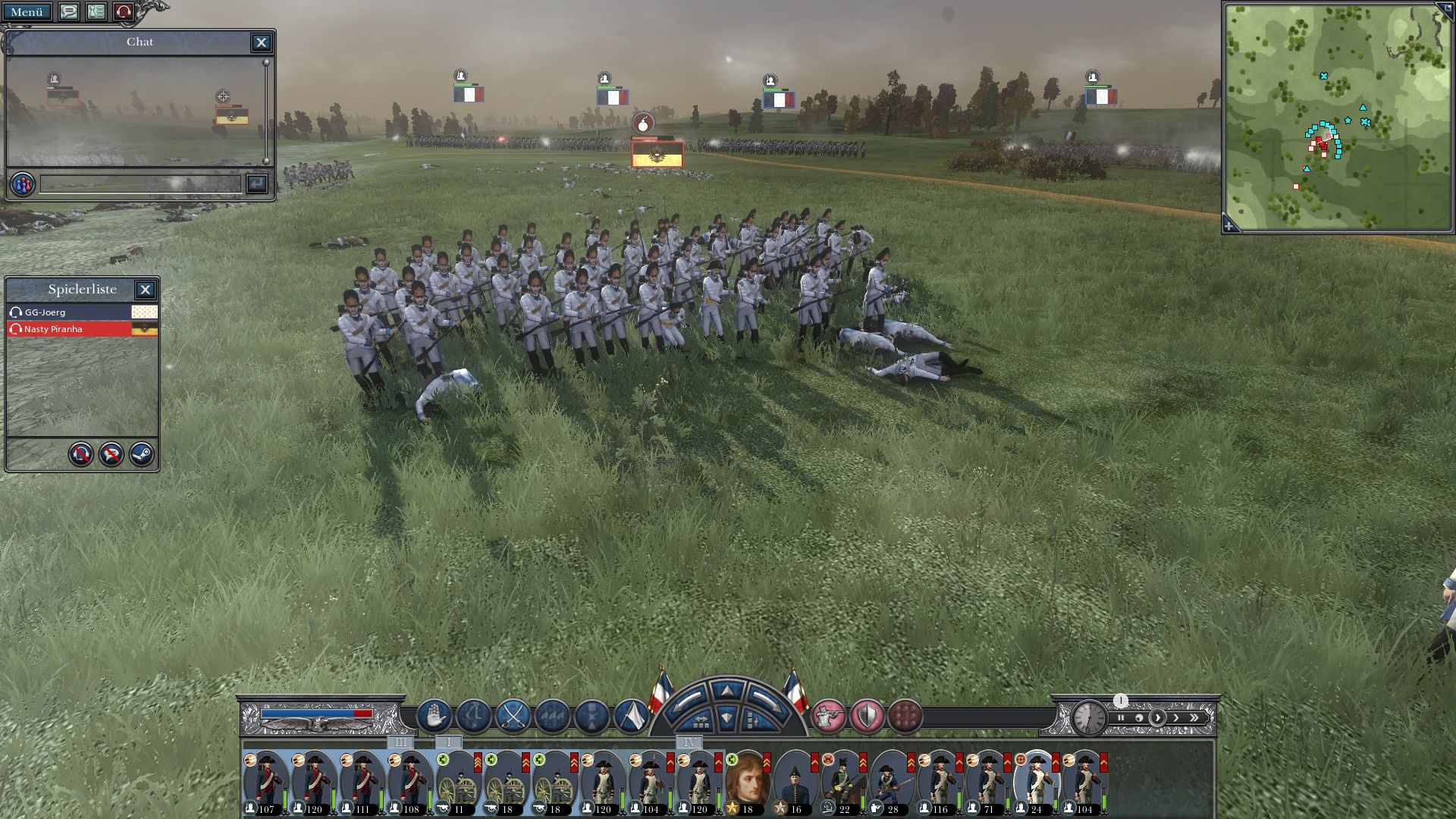Order withdraw with the white flag button

629,715
